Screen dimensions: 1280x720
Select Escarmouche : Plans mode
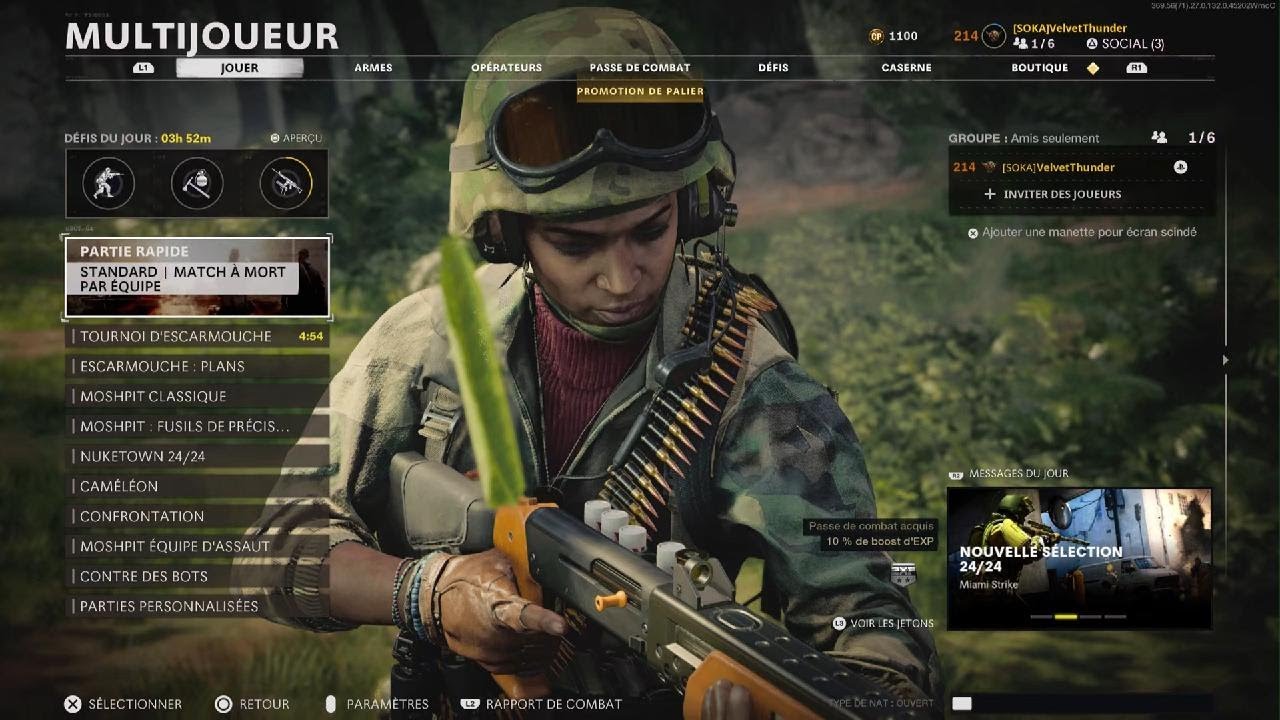click(197, 366)
